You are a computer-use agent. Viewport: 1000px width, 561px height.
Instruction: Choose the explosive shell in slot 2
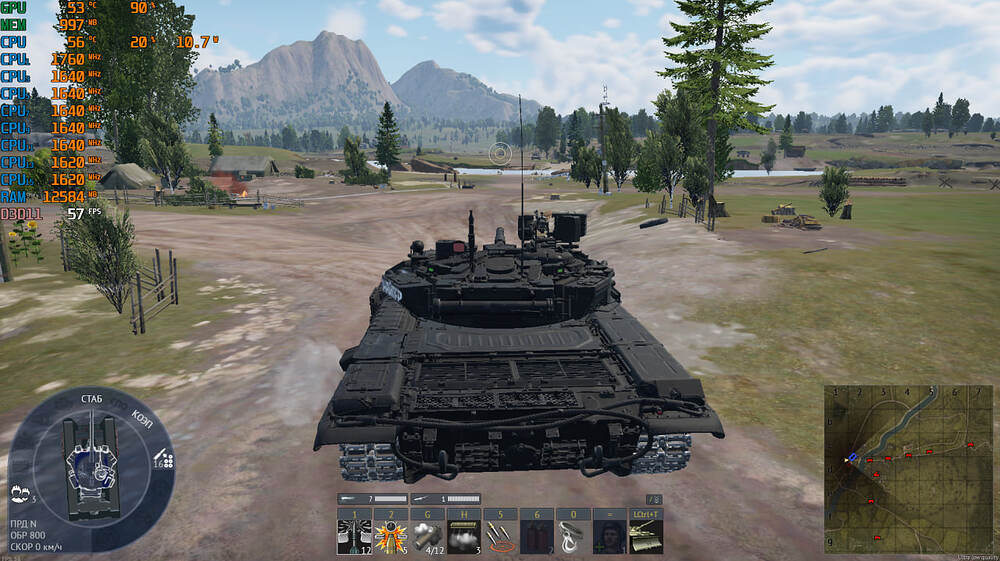[x=390, y=537]
